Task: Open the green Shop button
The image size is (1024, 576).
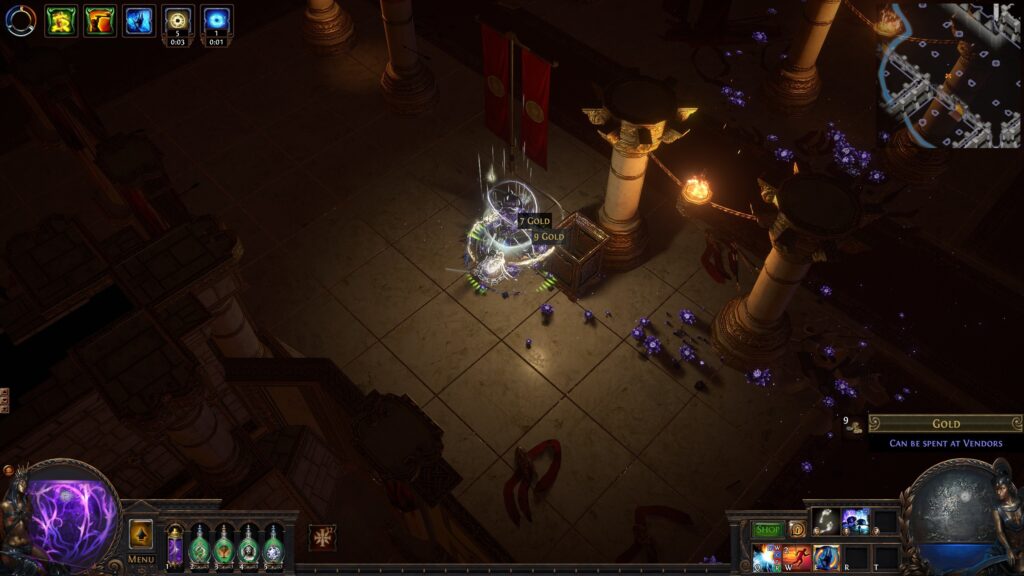Action: pyautogui.click(x=768, y=529)
